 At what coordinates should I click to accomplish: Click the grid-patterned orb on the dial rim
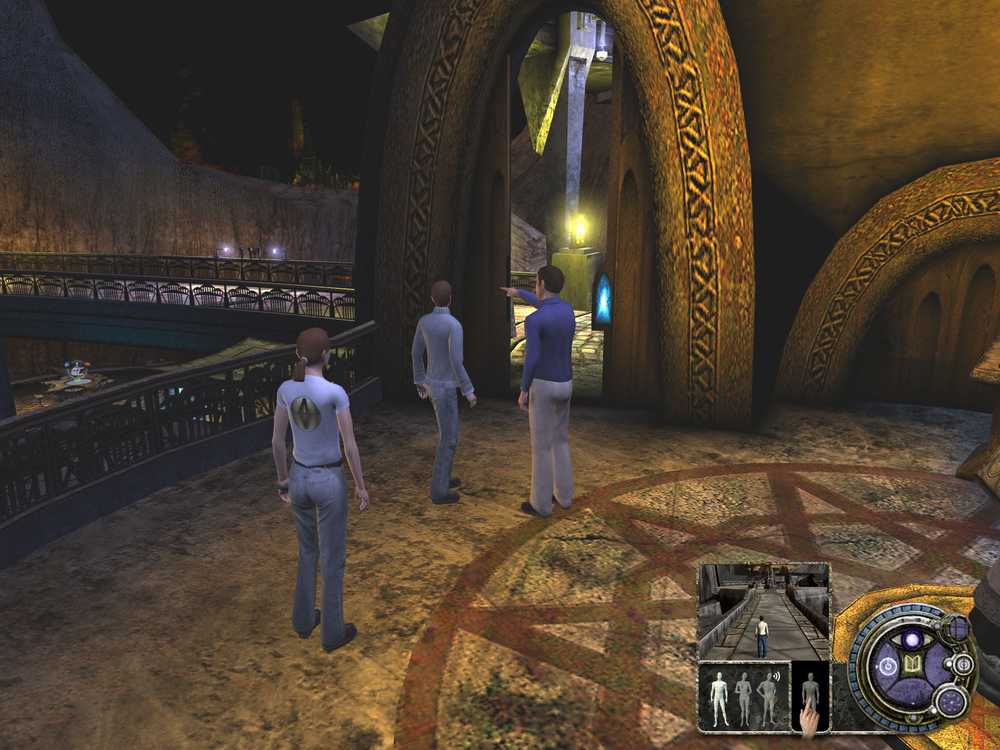957,629
